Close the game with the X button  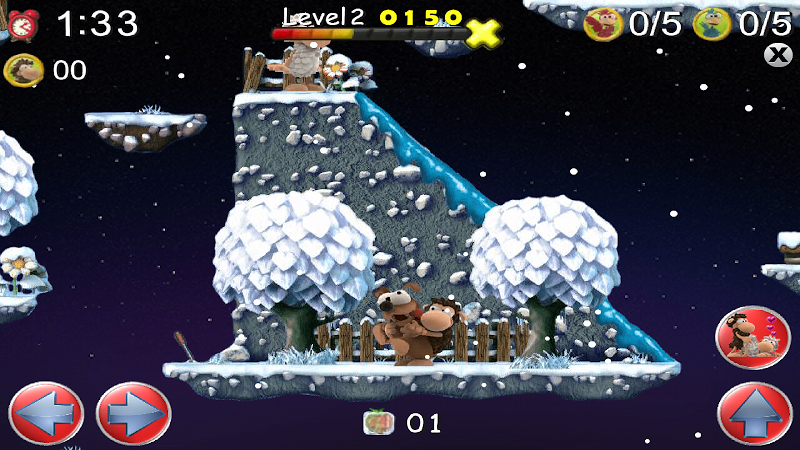(x=777, y=55)
